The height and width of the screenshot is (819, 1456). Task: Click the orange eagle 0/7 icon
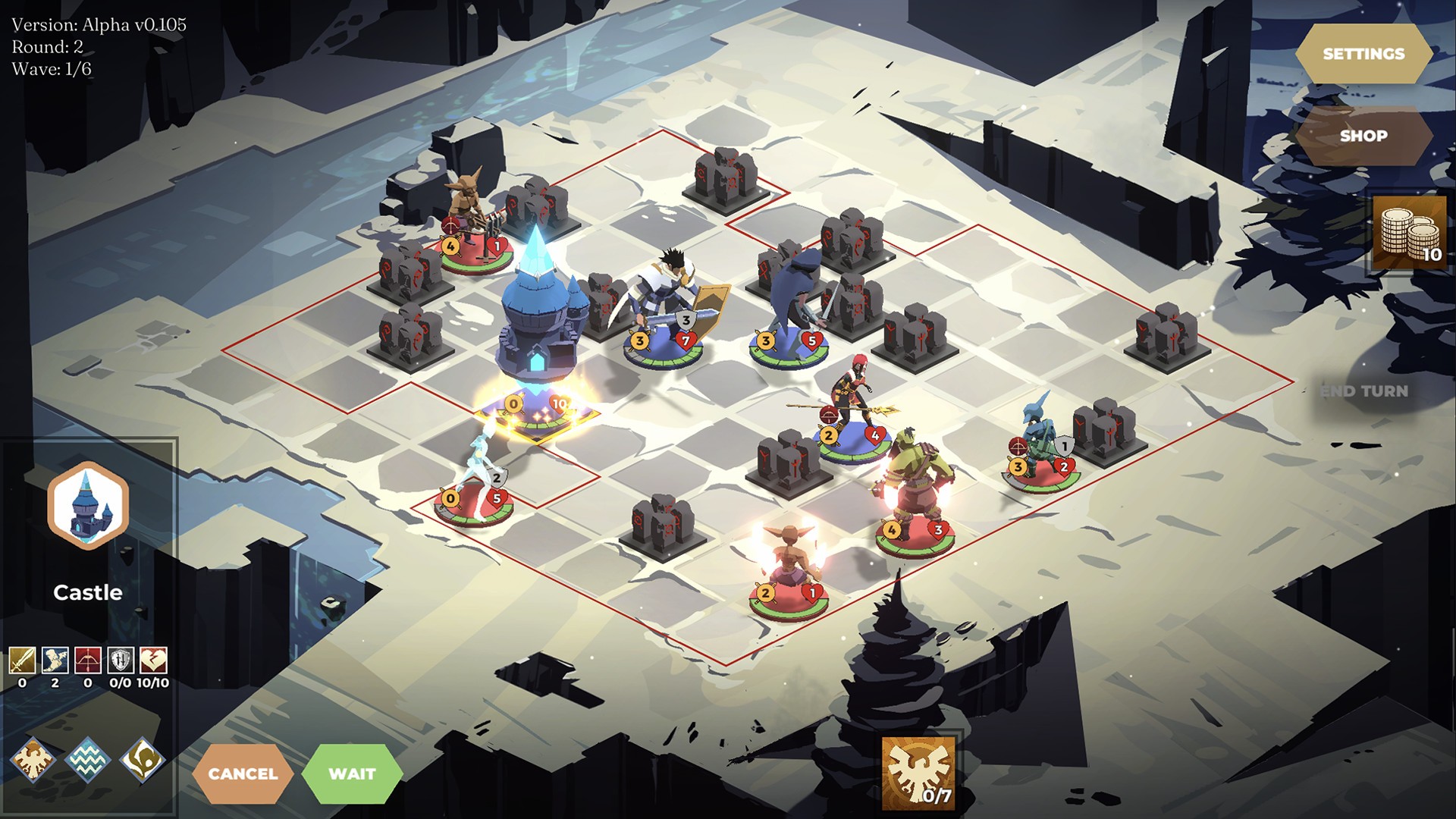tap(918, 772)
